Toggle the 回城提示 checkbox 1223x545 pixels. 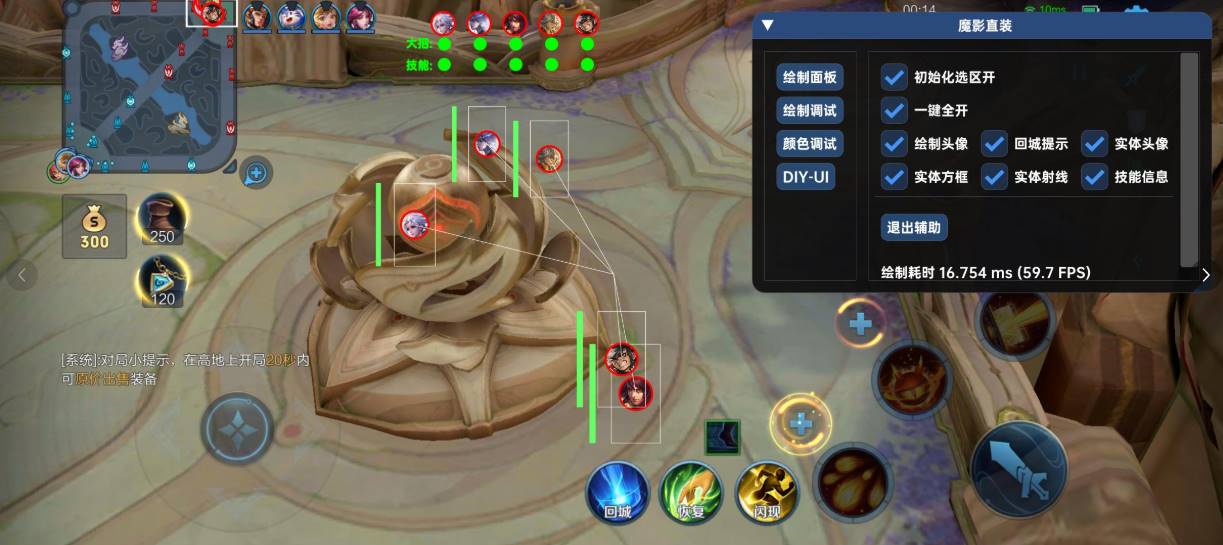coord(994,144)
